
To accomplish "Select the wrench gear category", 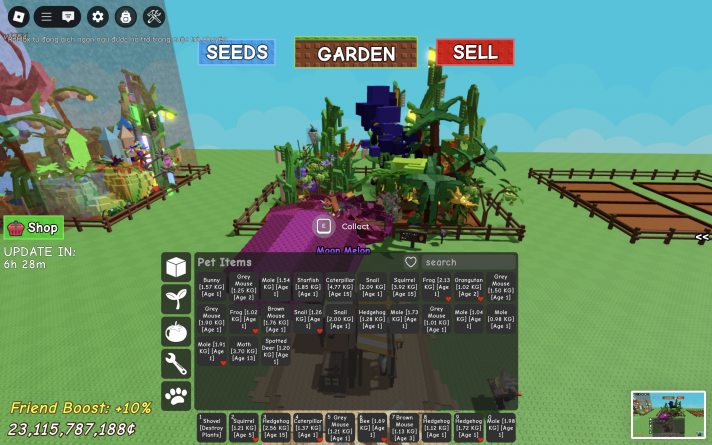I will [176, 363].
